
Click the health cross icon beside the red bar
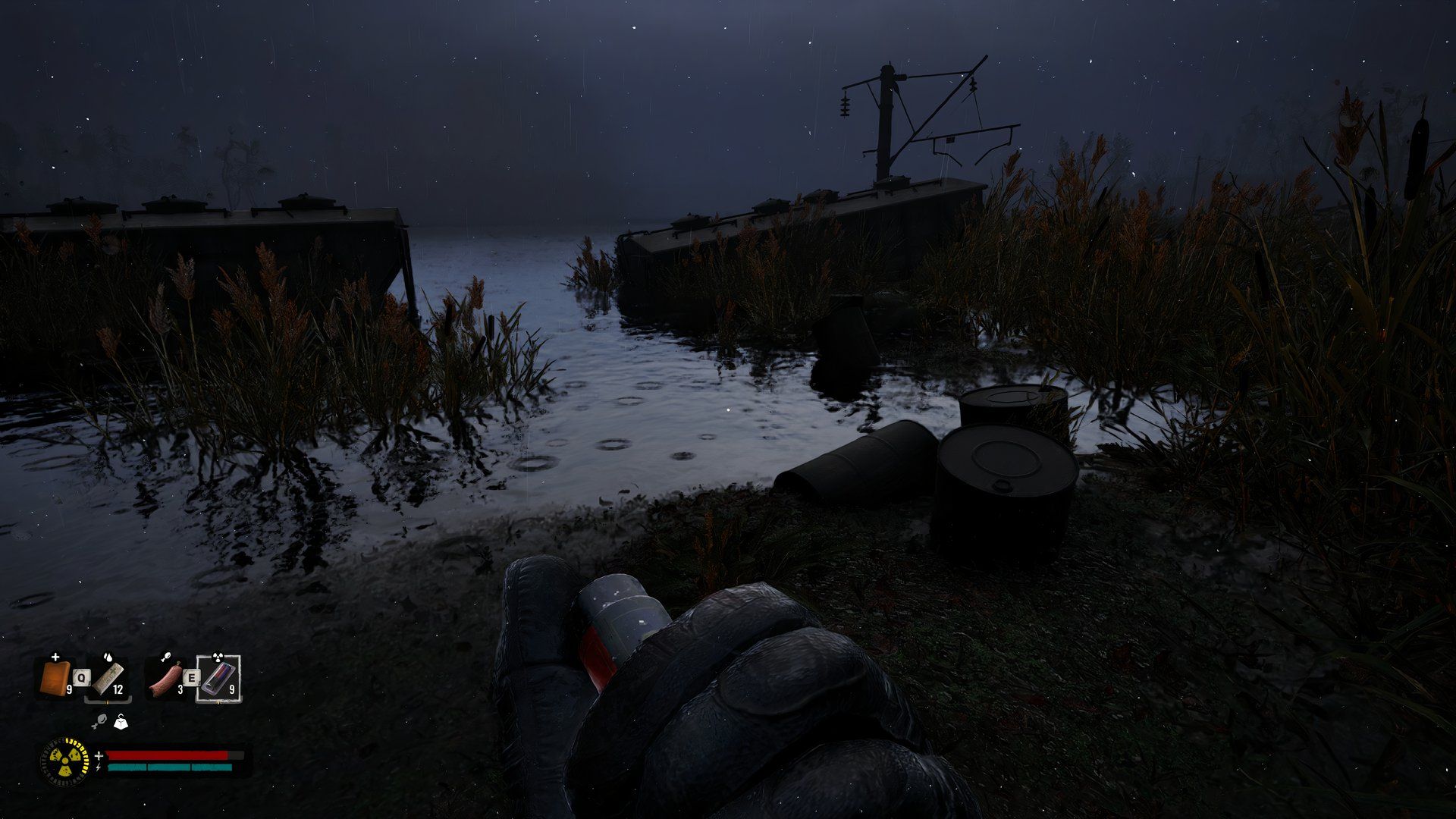pos(99,756)
